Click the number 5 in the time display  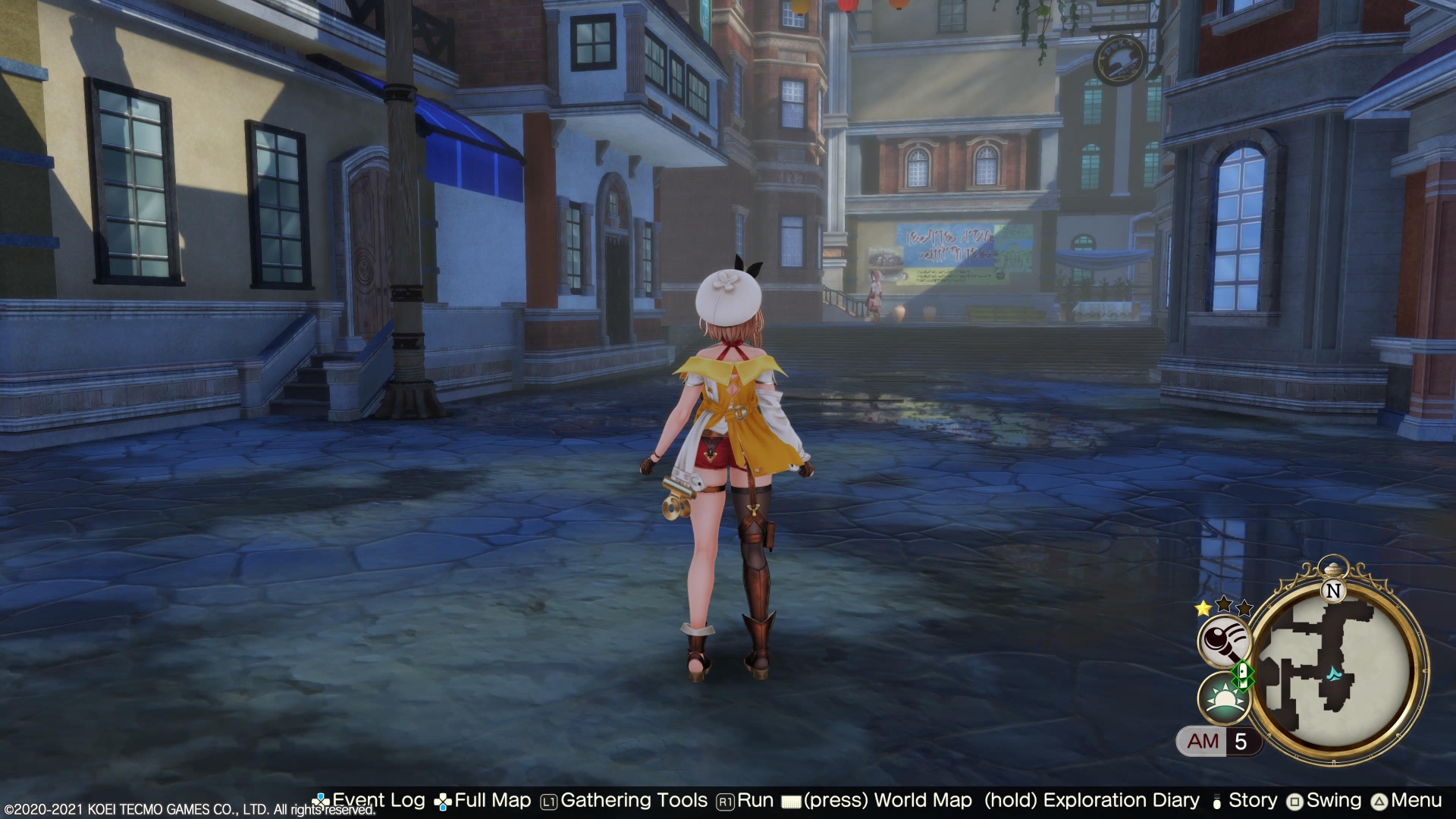click(x=1240, y=742)
